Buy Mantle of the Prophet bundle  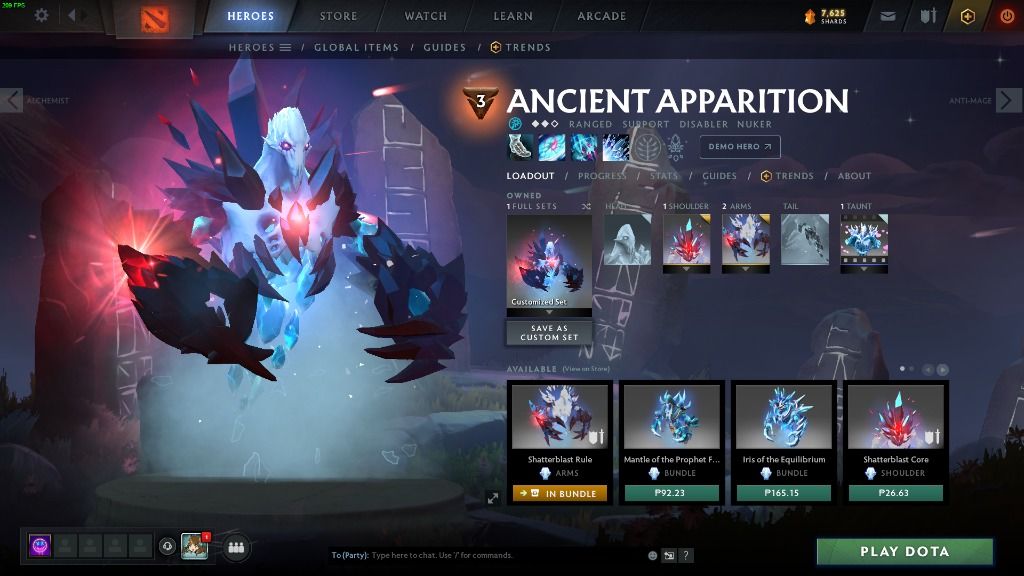coord(672,493)
